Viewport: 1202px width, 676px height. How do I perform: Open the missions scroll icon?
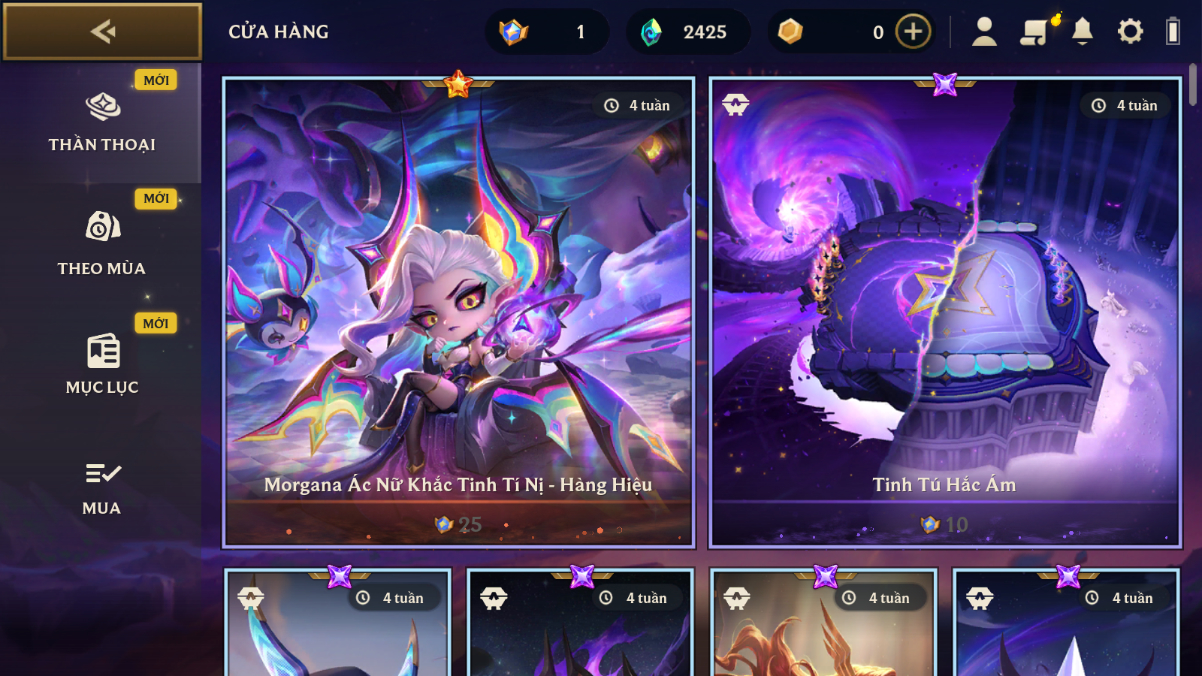pyautogui.click(x=1034, y=32)
